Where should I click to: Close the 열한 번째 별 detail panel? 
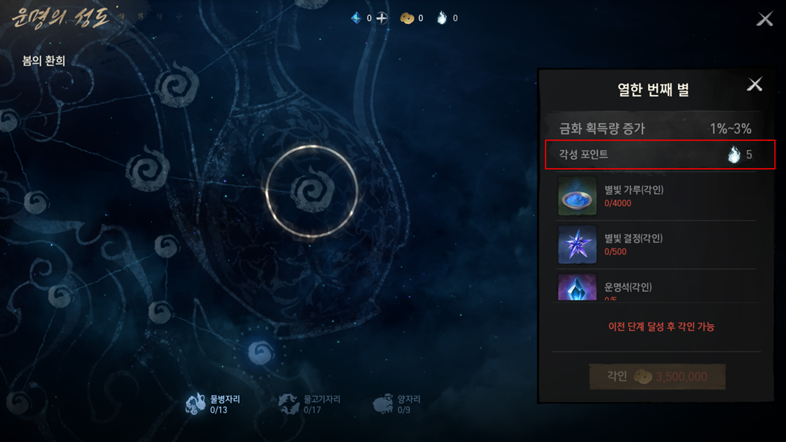[x=755, y=85]
